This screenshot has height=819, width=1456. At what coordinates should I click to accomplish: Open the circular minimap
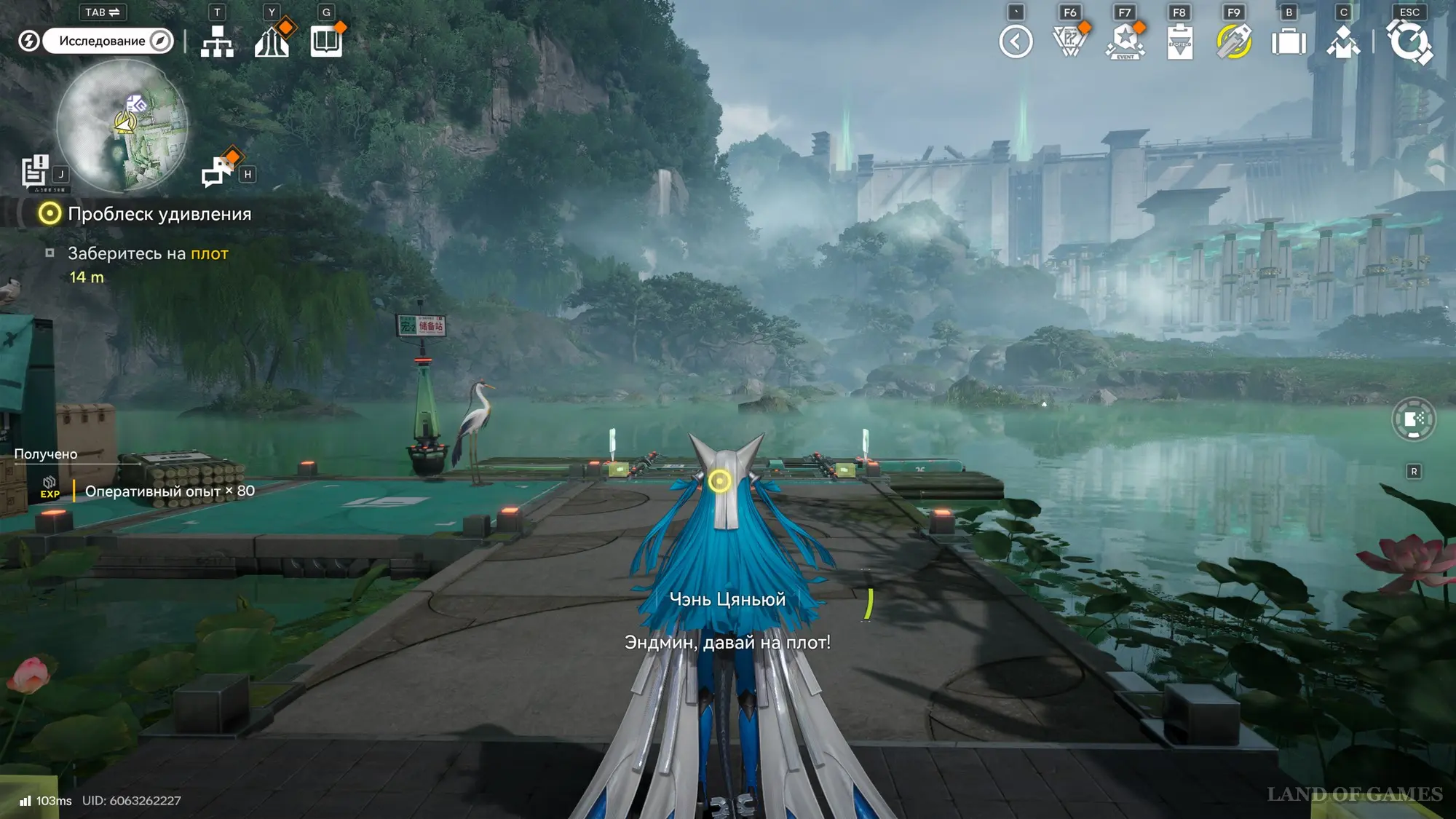tap(122, 125)
